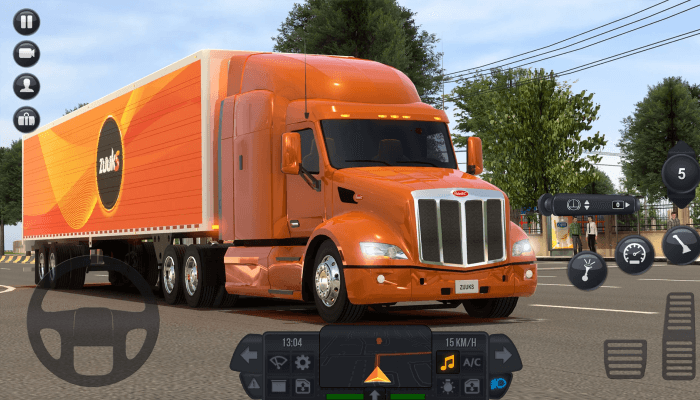Activate the cruise control speedometer button
Viewport: 700px width, 400px height.
click(x=634, y=254)
